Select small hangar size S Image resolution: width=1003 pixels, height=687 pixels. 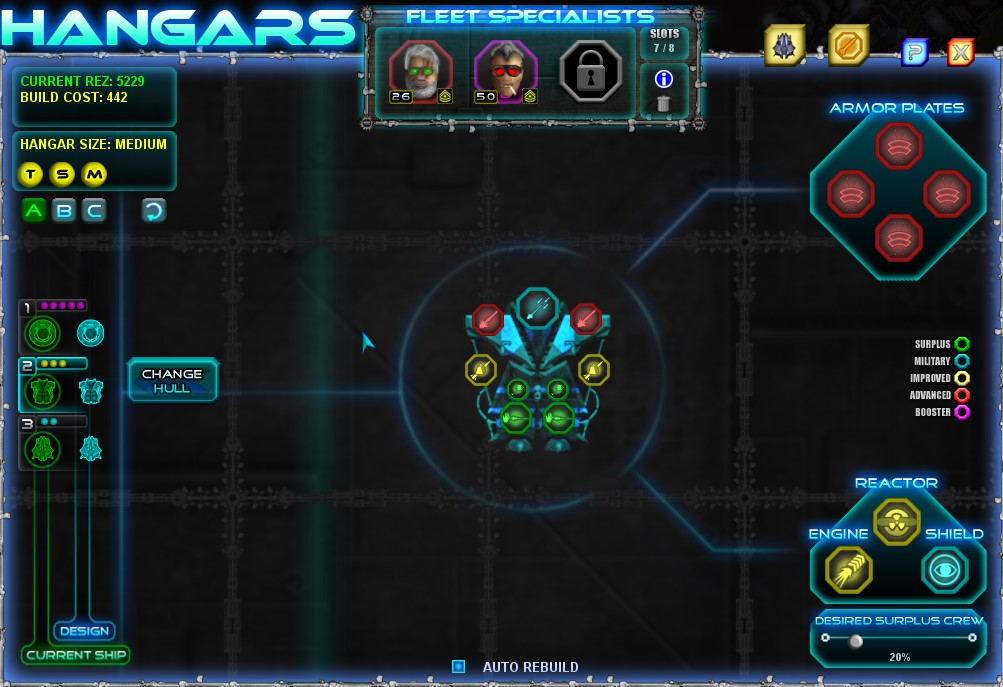click(x=63, y=175)
